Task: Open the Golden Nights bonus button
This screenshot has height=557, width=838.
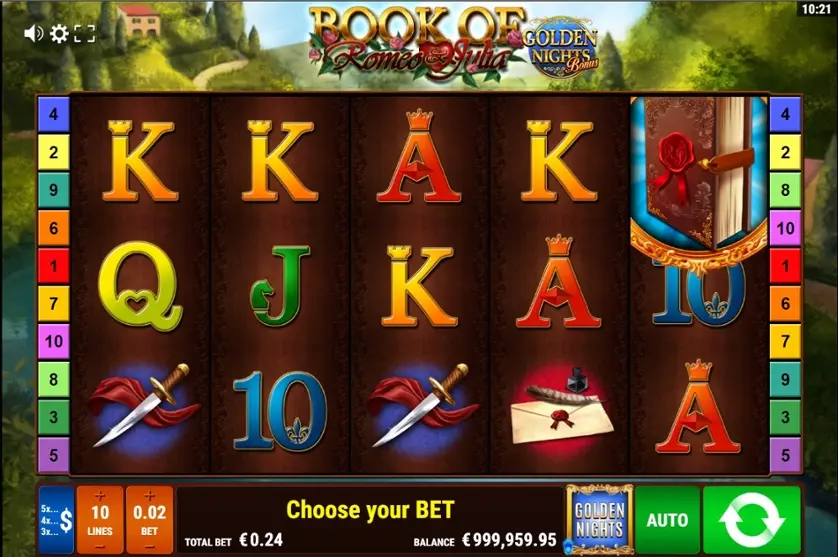Action: 599,519
